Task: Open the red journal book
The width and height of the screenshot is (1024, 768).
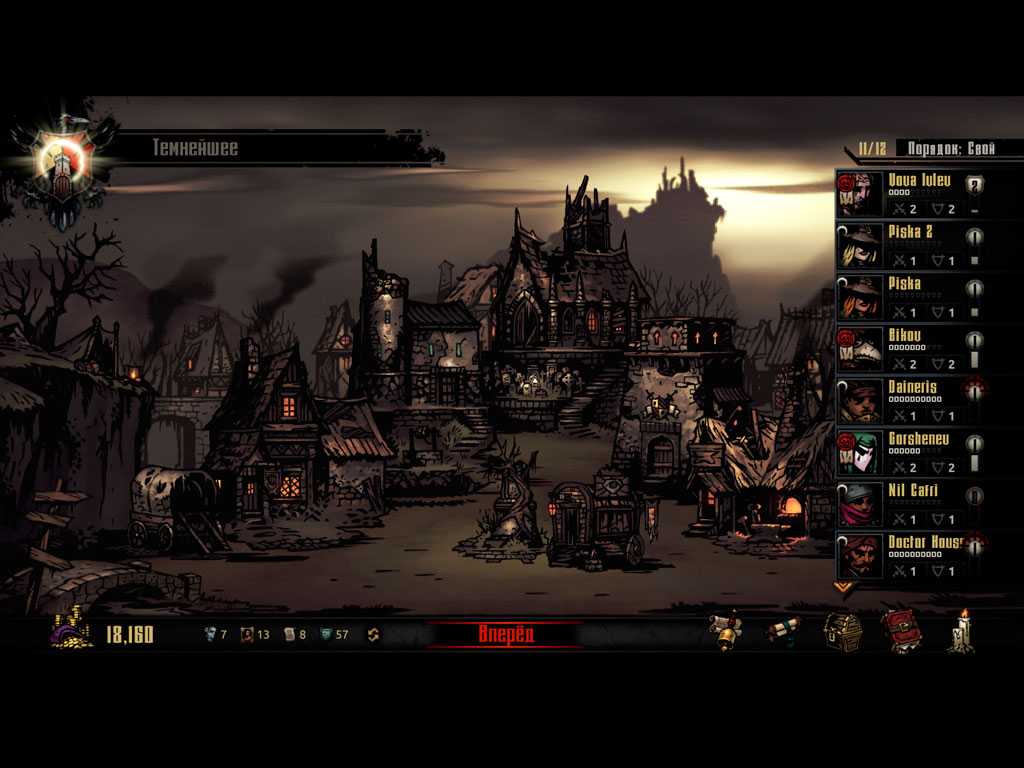Action: click(x=900, y=632)
